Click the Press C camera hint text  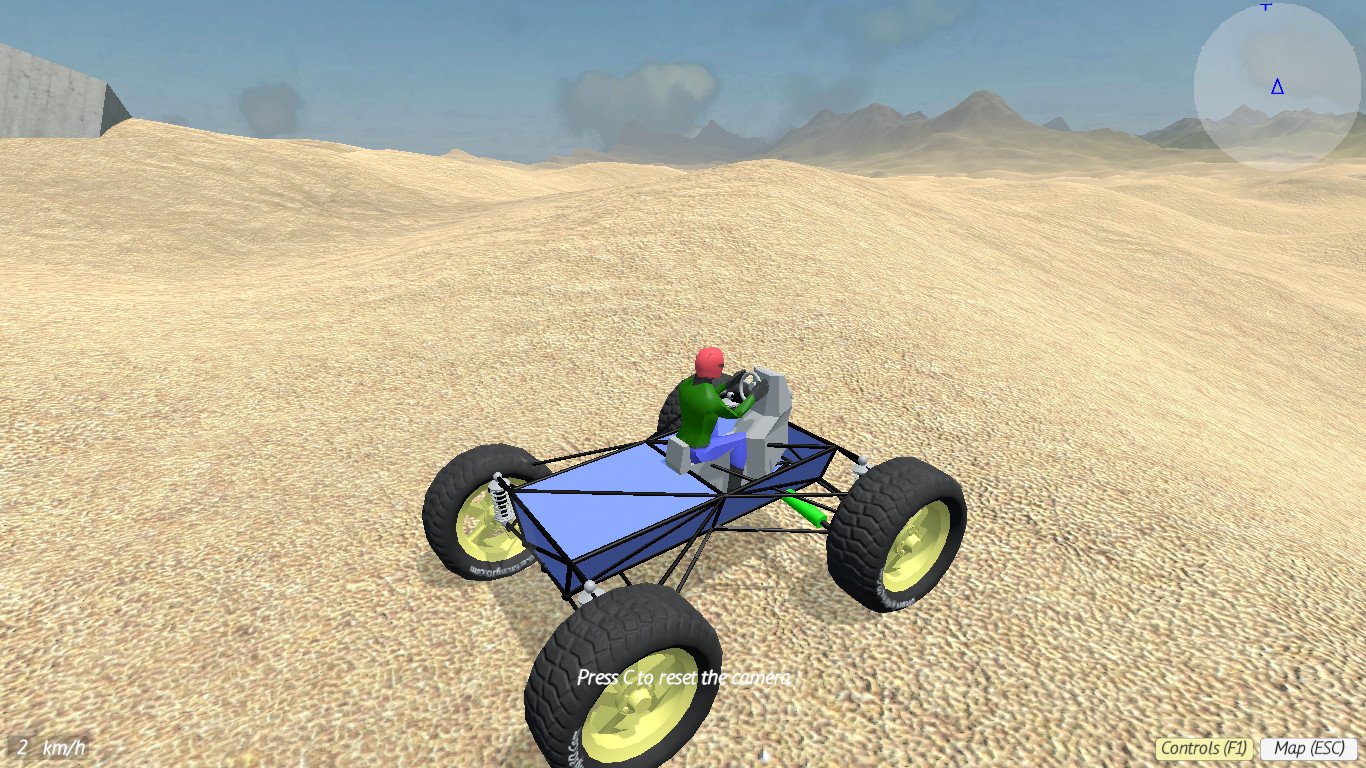tap(685, 676)
